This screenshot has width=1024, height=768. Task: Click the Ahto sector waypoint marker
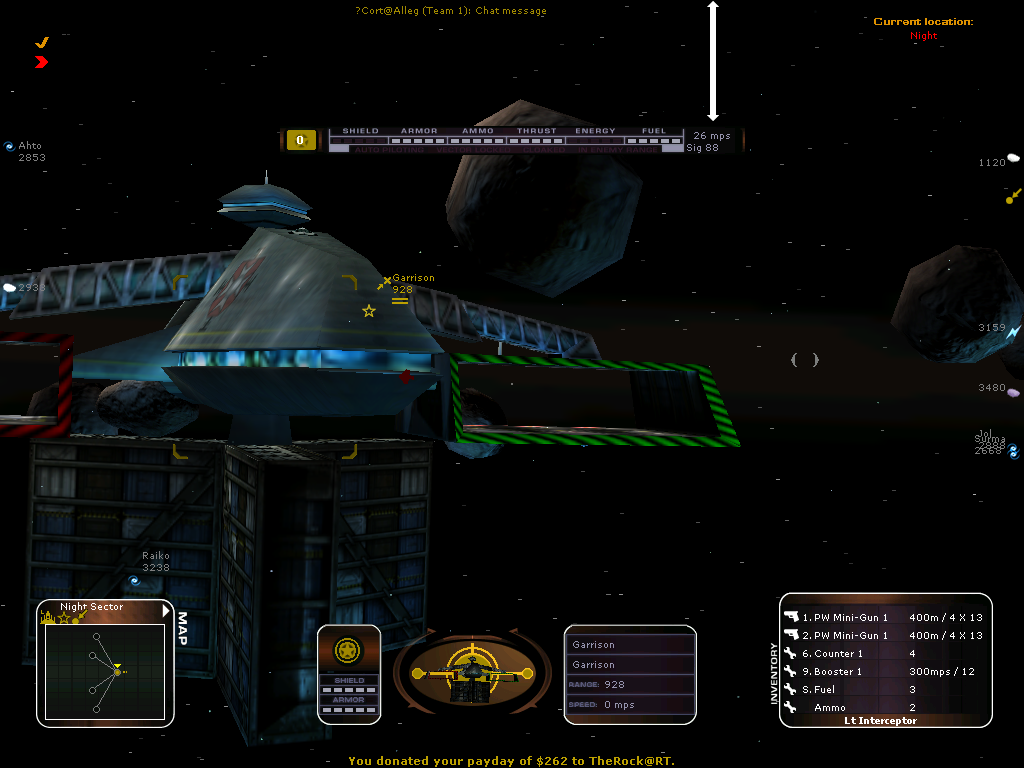30,146
